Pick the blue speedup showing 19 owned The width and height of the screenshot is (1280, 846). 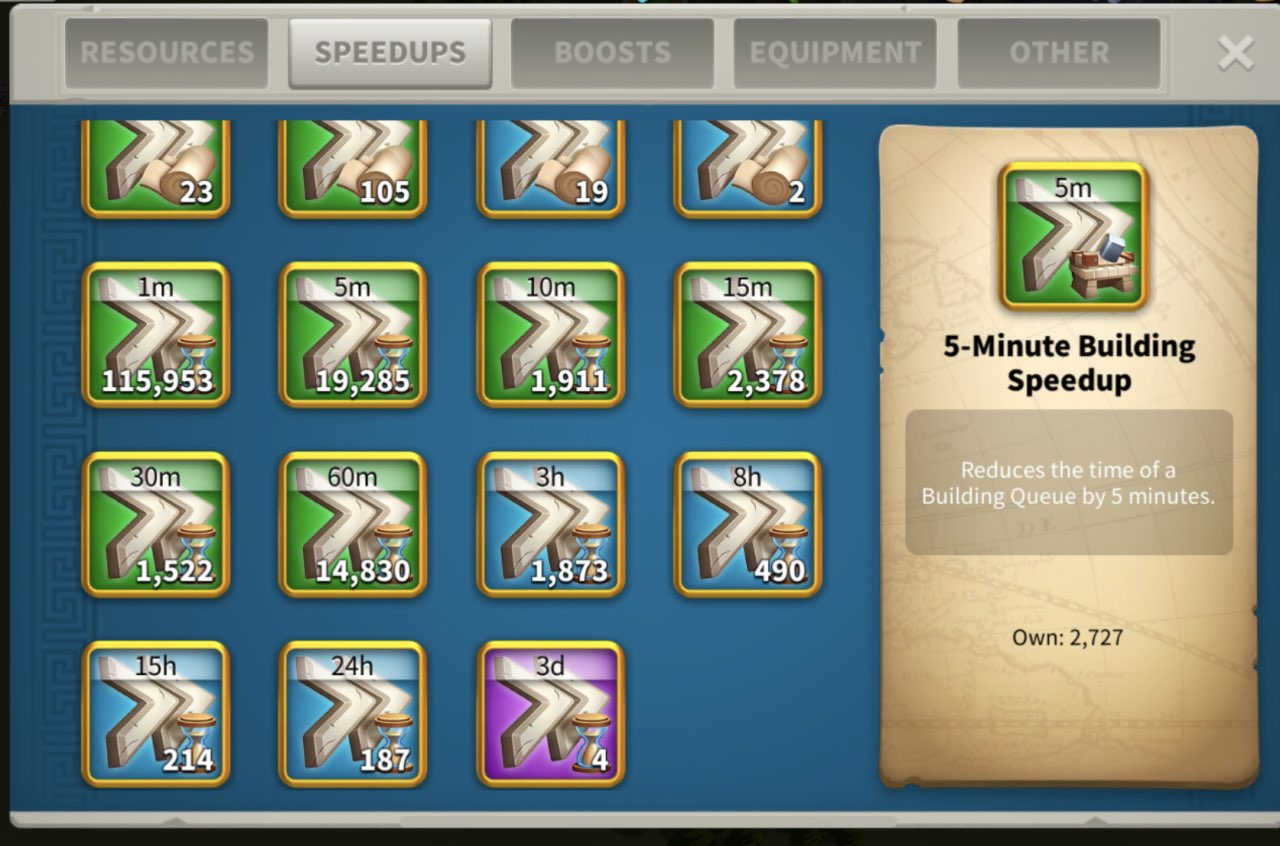tap(551, 168)
